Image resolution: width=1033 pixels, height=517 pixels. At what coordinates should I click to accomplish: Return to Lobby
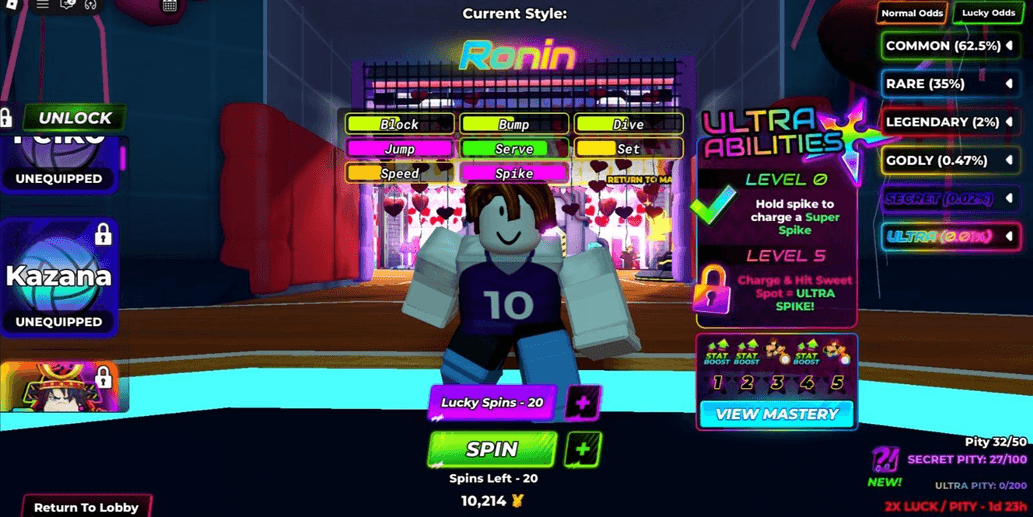coord(87,506)
